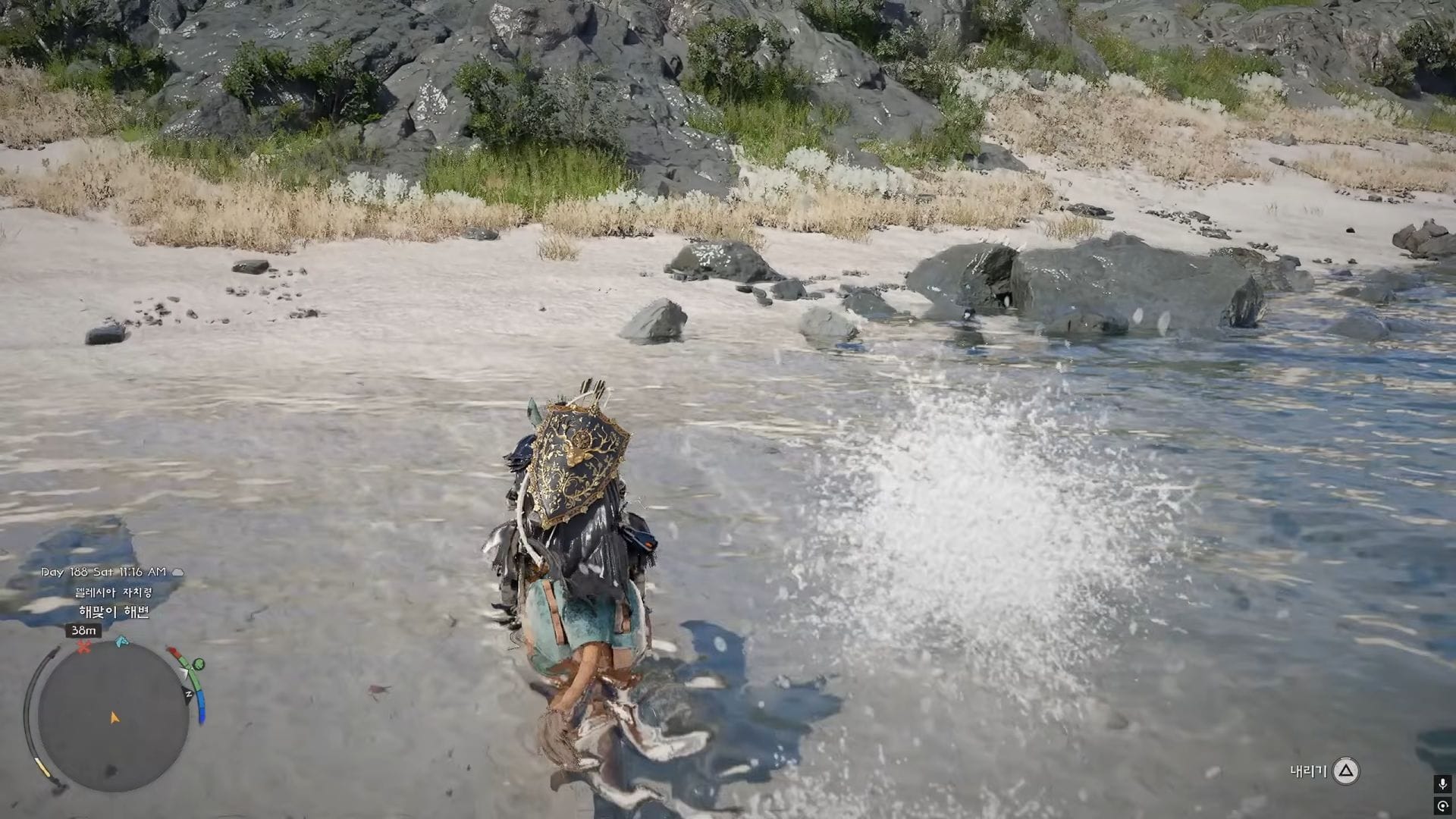This screenshot has width=1456, height=819.
Task: Click the N compass indicator on the minimap
Action: click(187, 694)
